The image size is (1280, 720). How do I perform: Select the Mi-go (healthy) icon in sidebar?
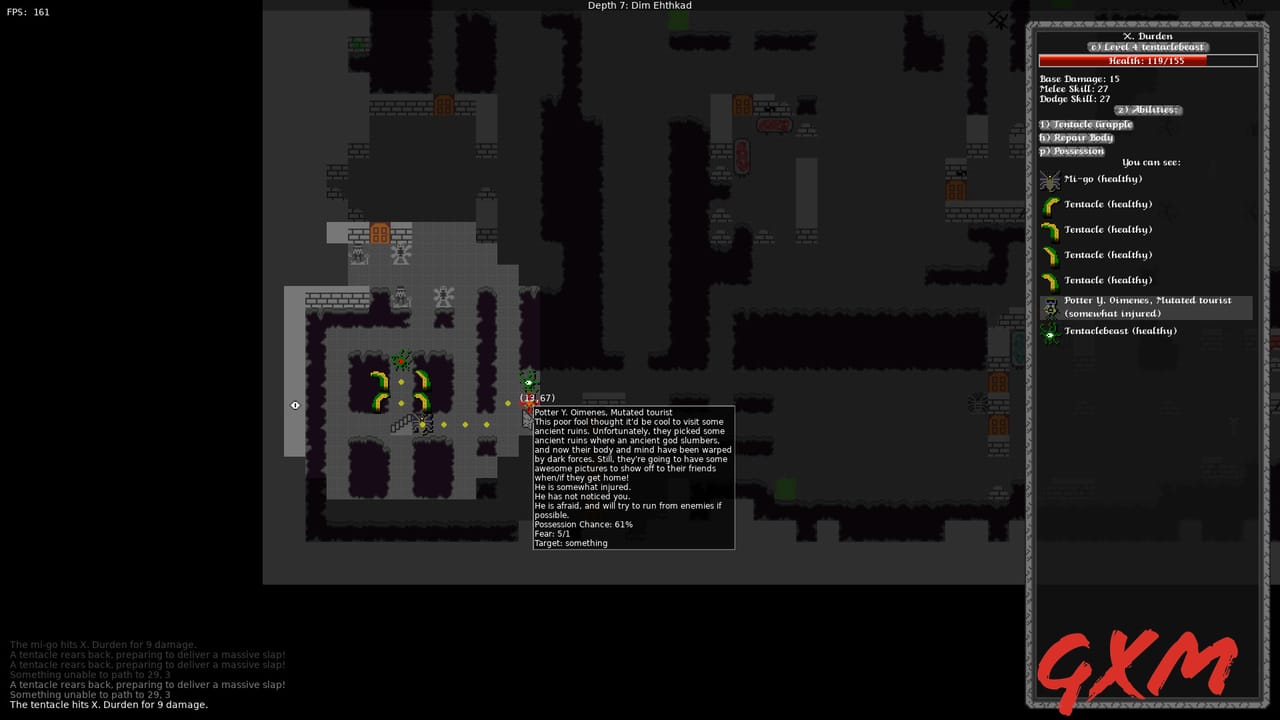coord(1050,179)
